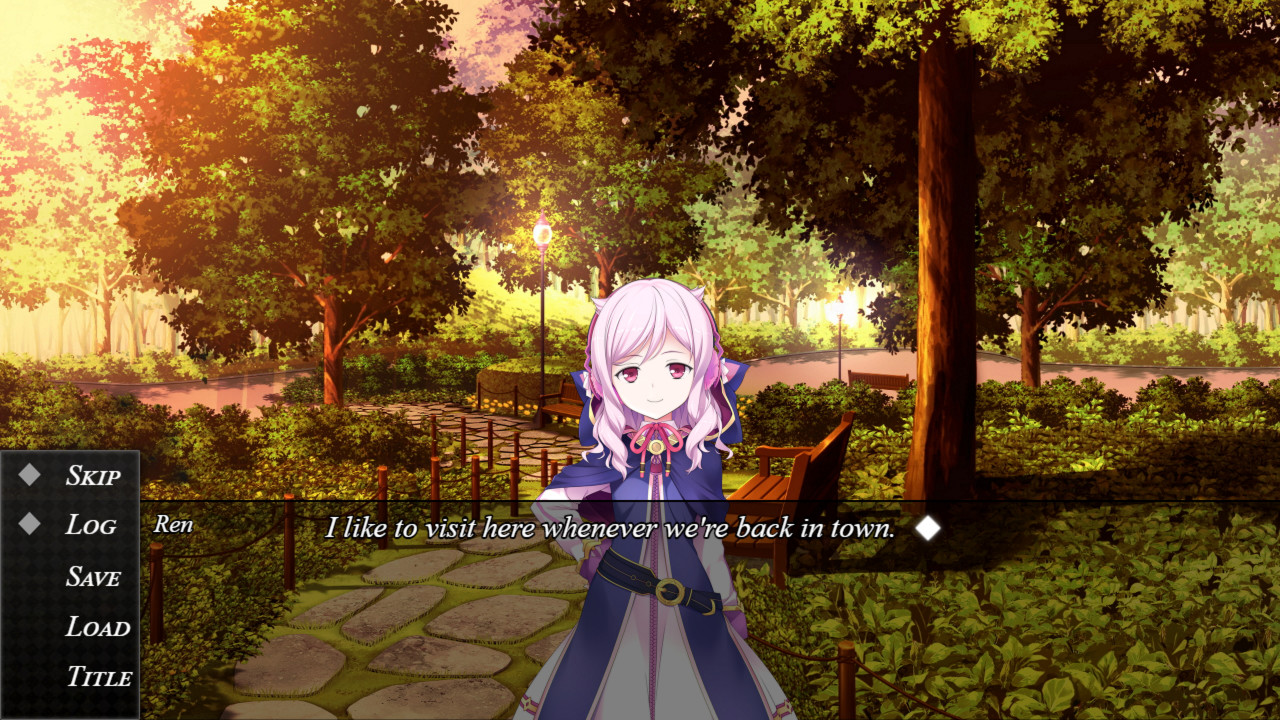1280x720 pixels.
Task: Advance dialogue via the white diamond indicator
Action: tap(928, 528)
